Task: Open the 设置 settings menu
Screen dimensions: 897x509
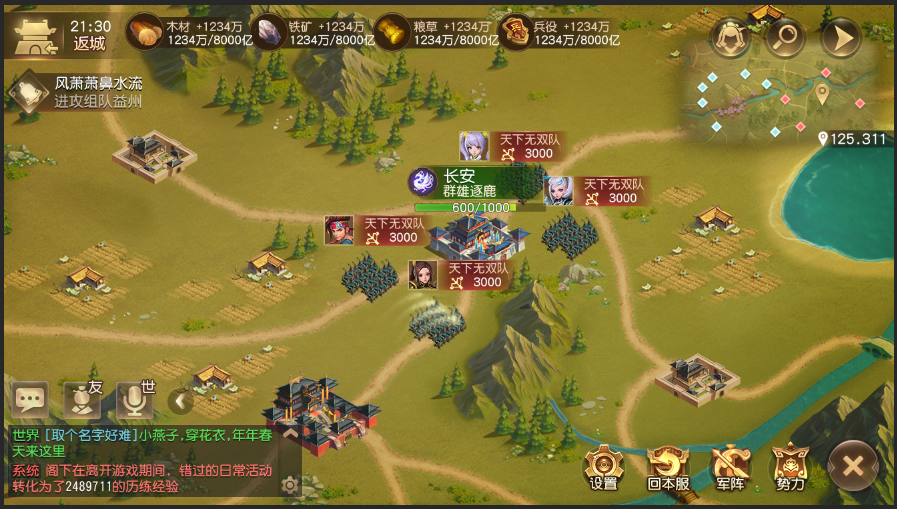Action: coord(604,467)
